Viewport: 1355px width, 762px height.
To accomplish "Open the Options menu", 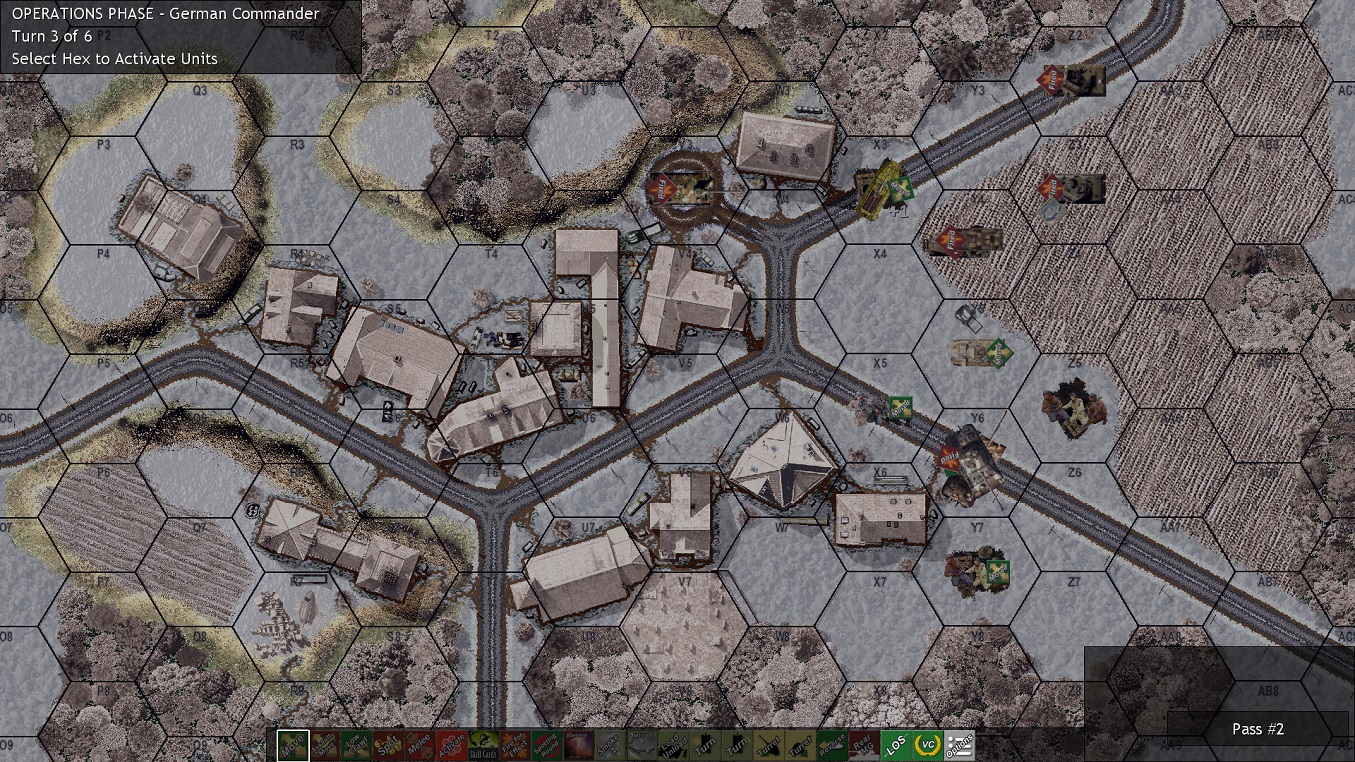I will pos(961,745).
